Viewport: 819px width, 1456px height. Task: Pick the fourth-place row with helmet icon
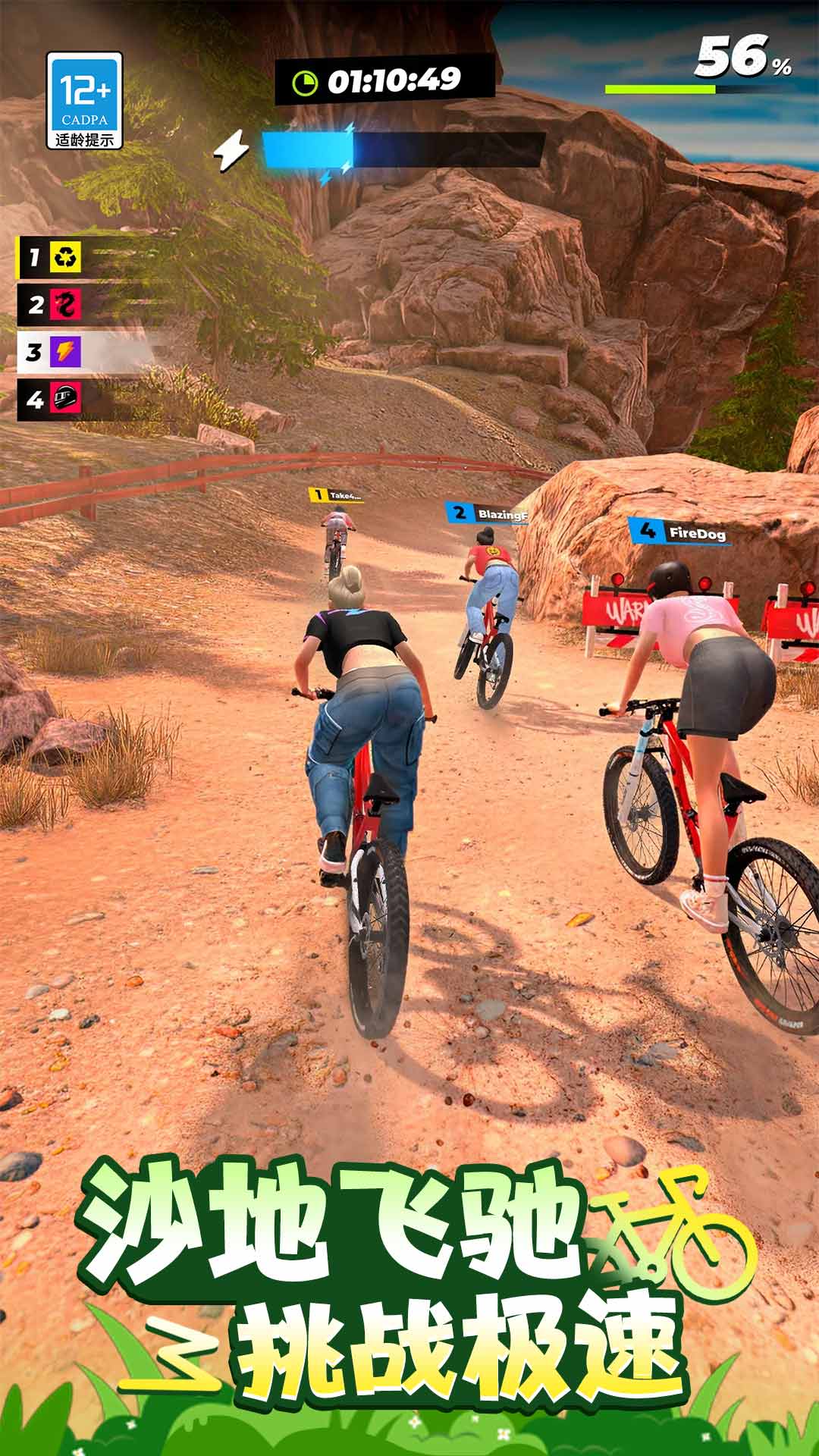(x=51, y=399)
